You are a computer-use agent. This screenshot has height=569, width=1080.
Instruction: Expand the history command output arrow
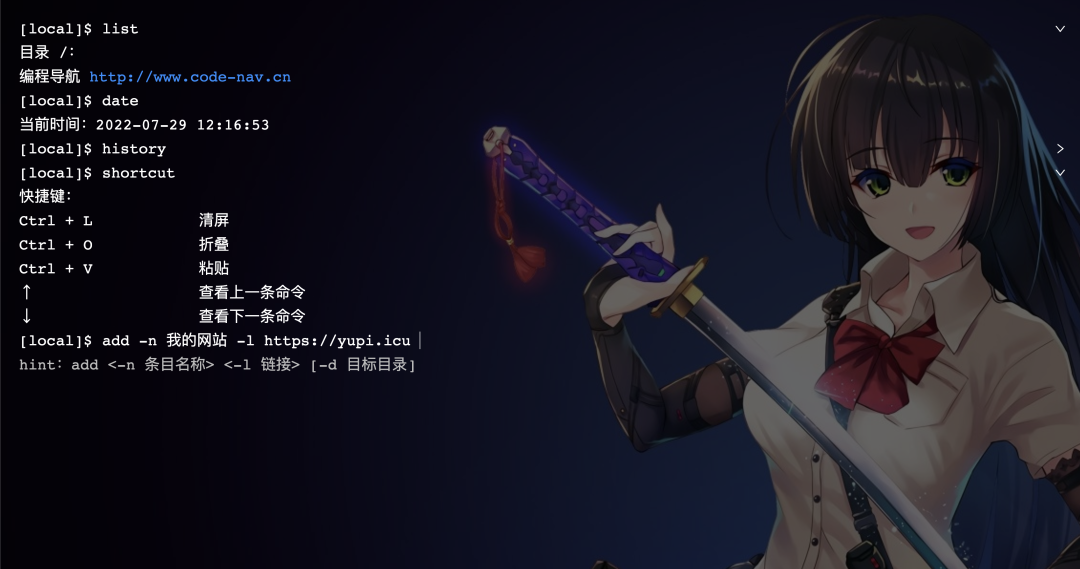coord(1060,149)
